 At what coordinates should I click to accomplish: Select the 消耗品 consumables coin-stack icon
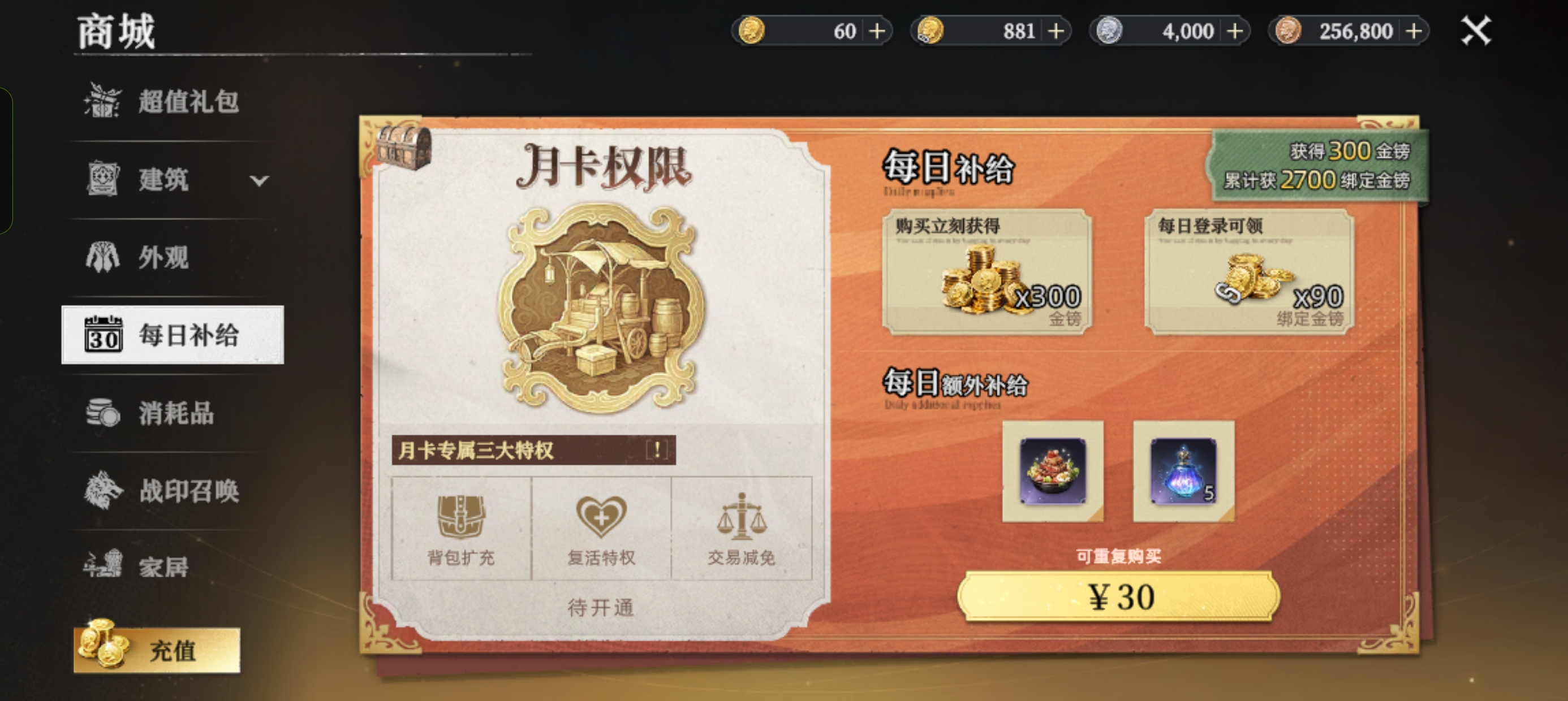(x=102, y=414)
